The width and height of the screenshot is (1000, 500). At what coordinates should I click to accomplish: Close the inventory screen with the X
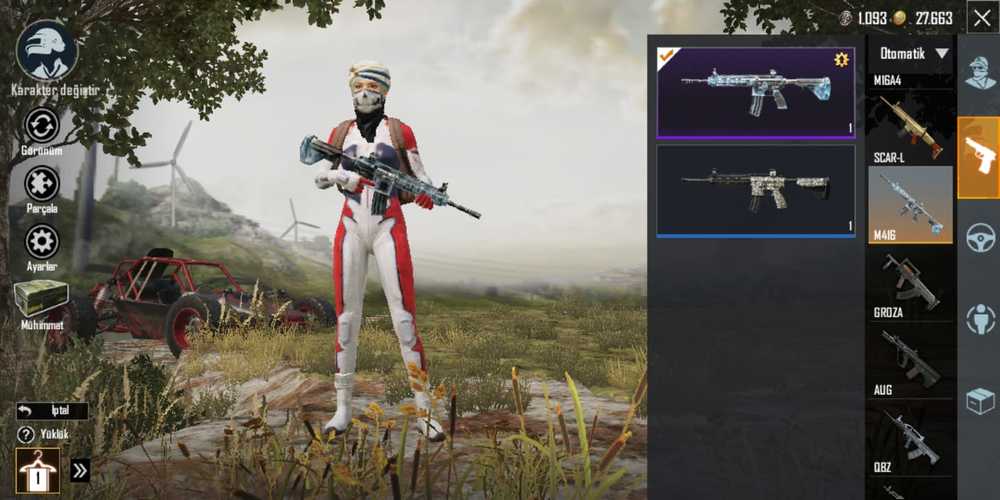[981, 17]
